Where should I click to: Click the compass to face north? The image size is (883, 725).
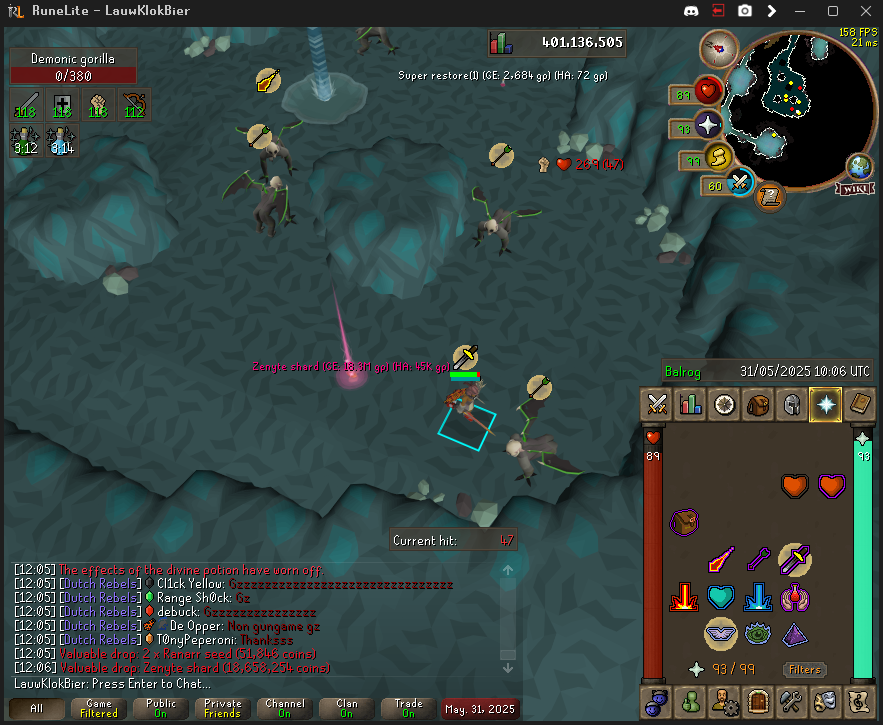(x=719, y=47)
